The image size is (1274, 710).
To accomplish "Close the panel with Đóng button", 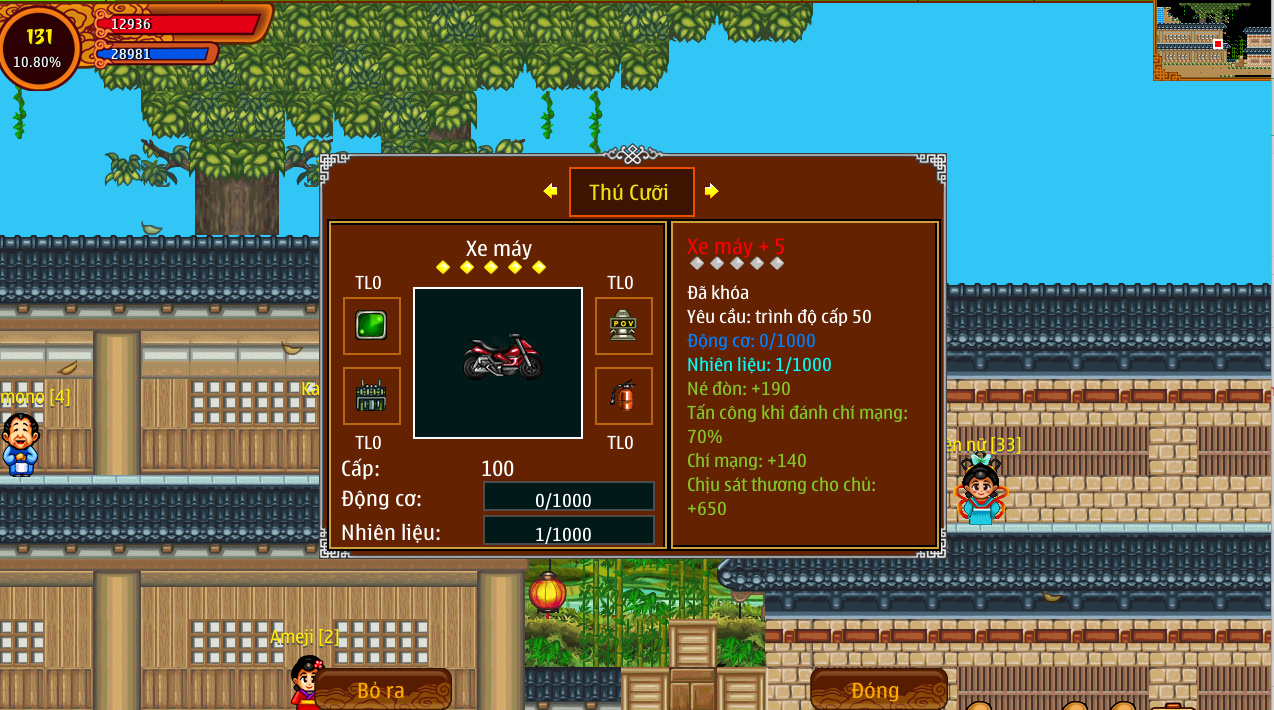I will (x=877, y=690).
